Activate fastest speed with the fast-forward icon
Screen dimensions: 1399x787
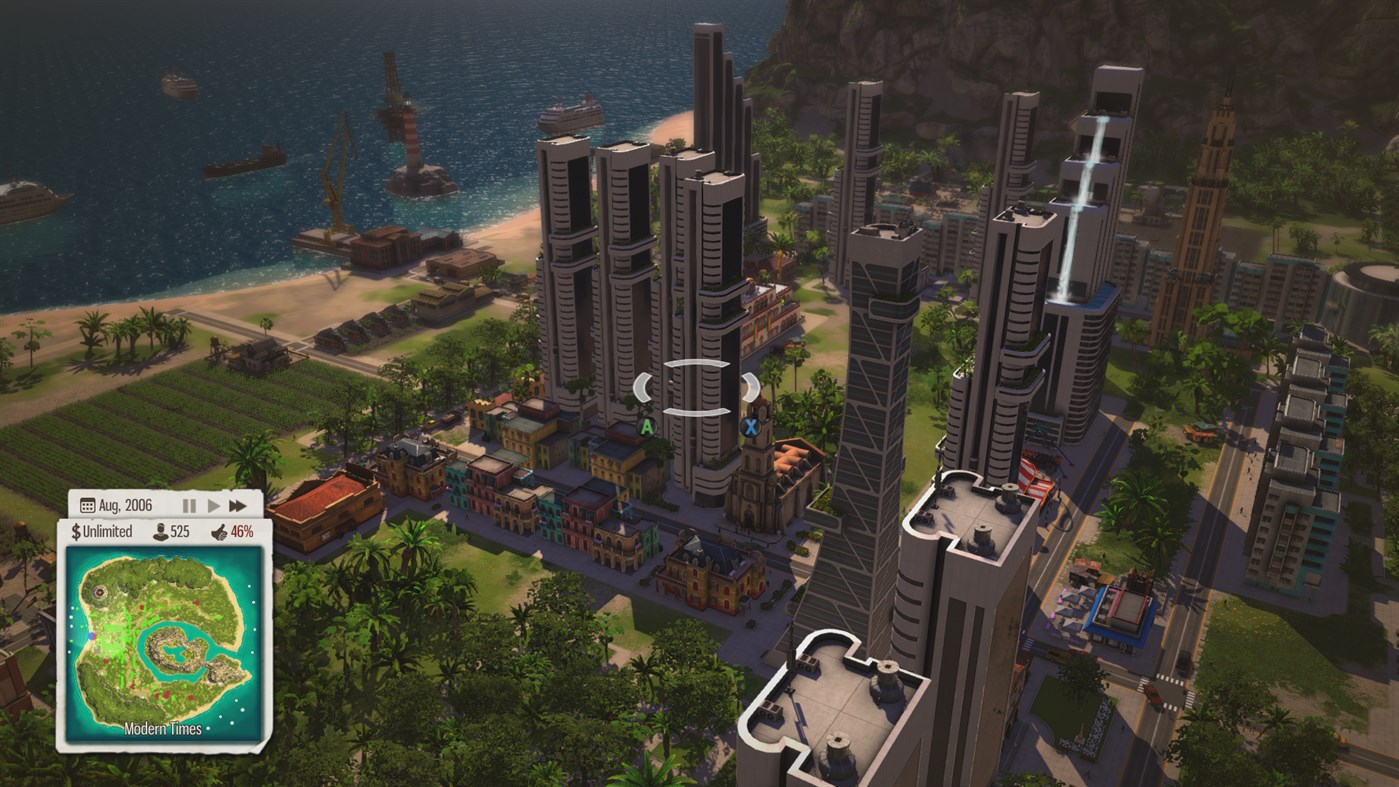(237, 505)
